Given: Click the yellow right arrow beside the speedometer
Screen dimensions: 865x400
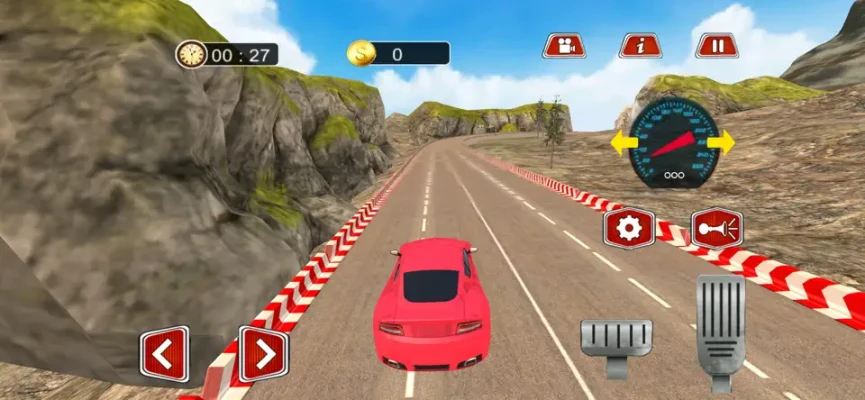Looking at the screenshot, I should click(721, 143).
